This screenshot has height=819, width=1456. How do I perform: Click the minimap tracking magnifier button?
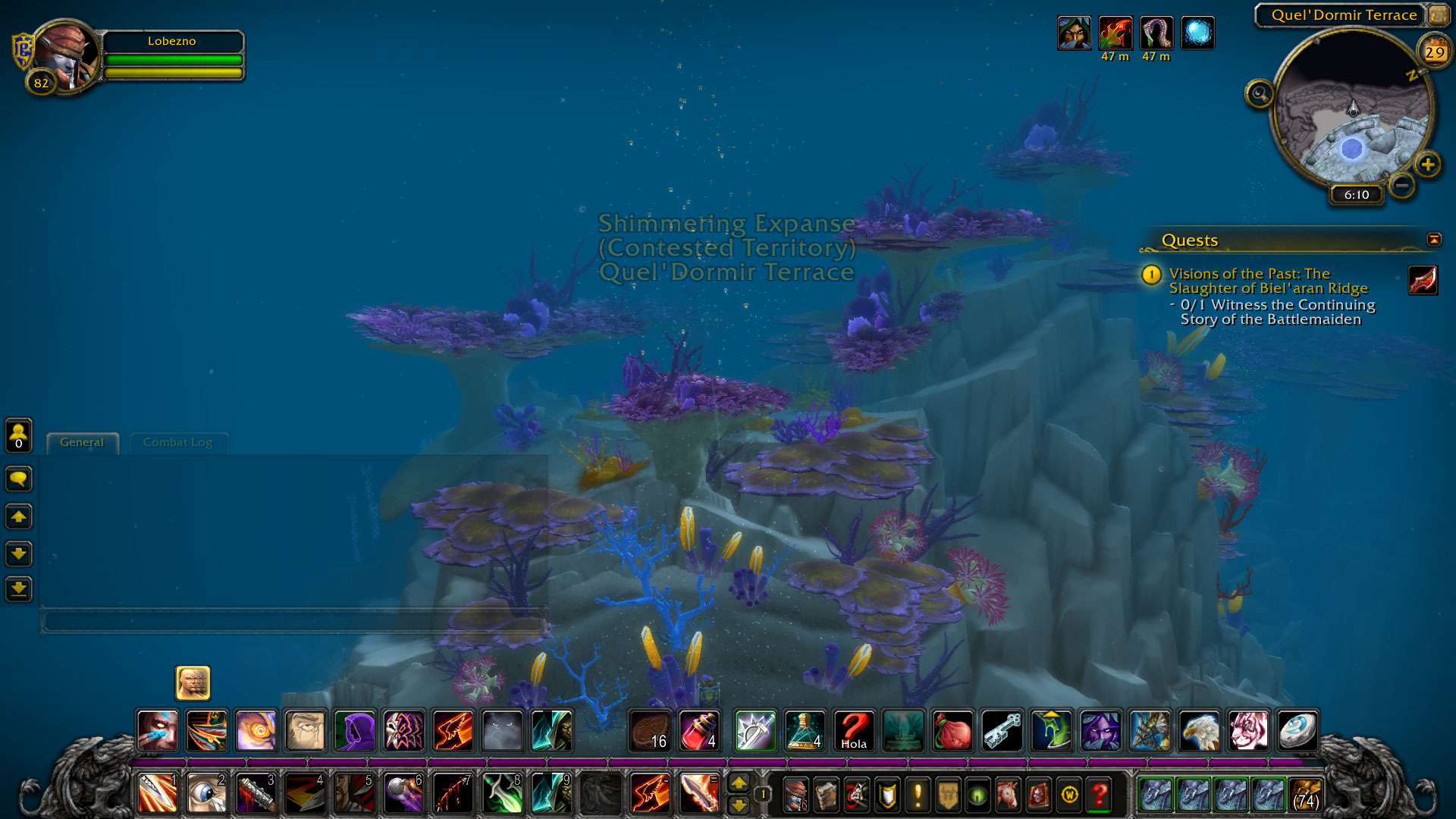[x=1259, y=94]
